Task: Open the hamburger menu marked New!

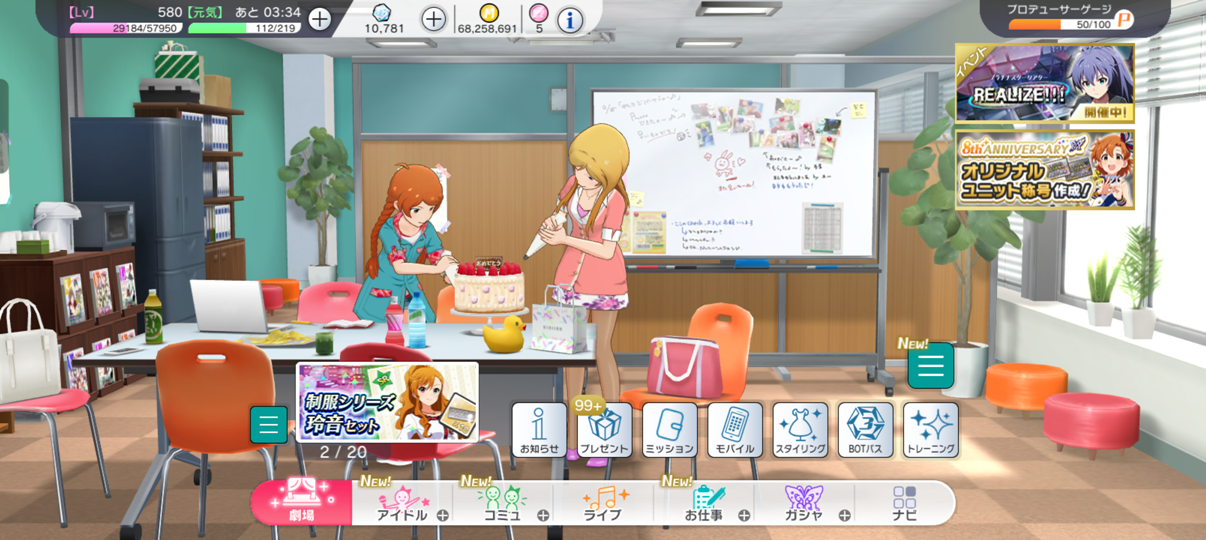Action: pyautogui.click(x=930, y=367)
